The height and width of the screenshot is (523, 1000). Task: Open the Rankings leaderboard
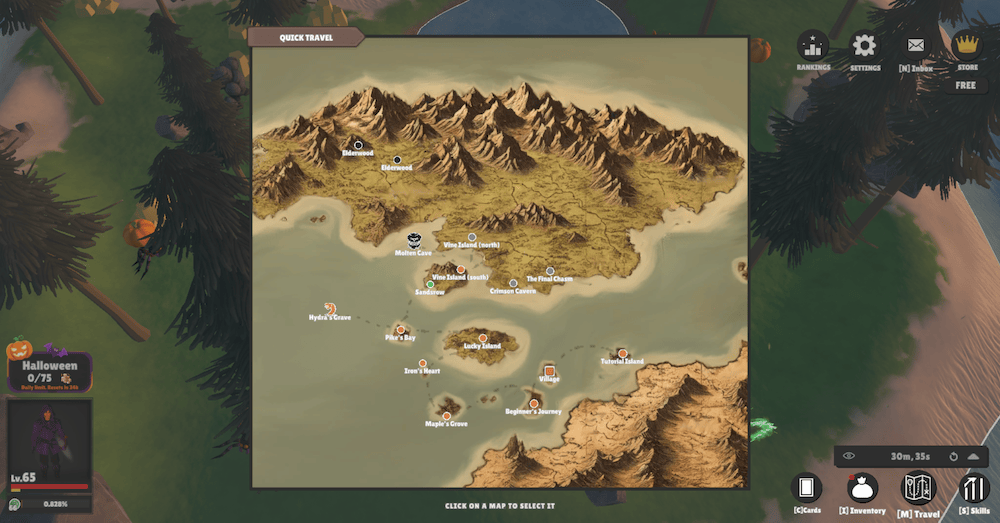813,47
